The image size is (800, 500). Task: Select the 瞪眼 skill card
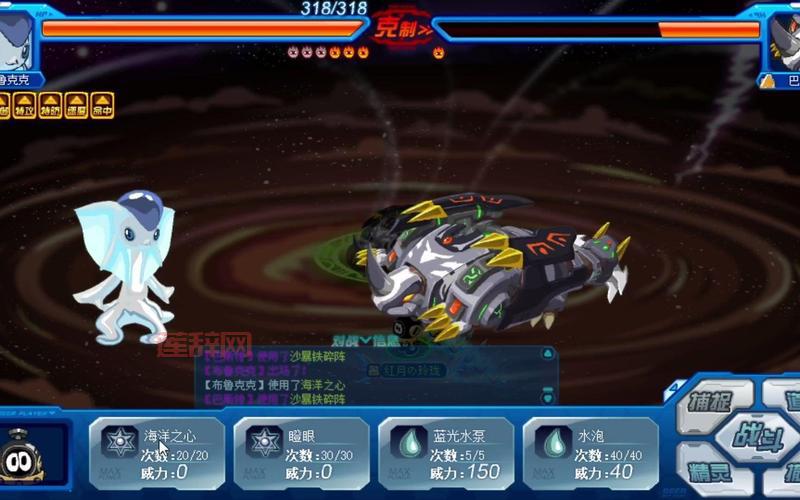pyautogui.click(x=302, y=453)
